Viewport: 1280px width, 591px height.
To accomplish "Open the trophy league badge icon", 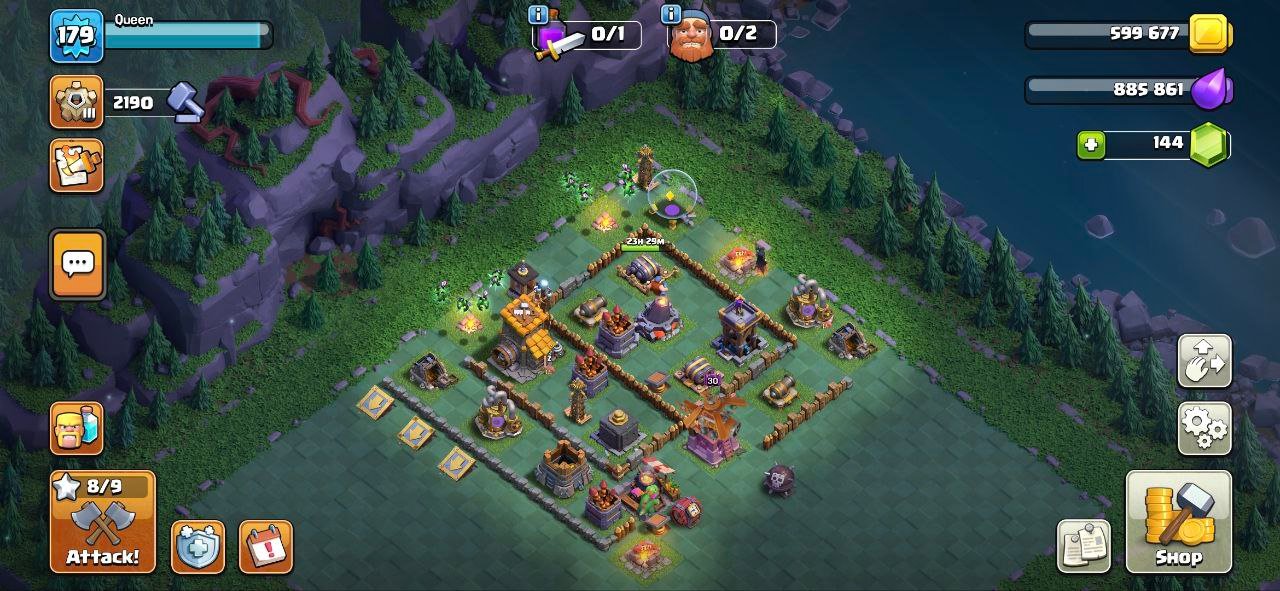I will 76,102.
